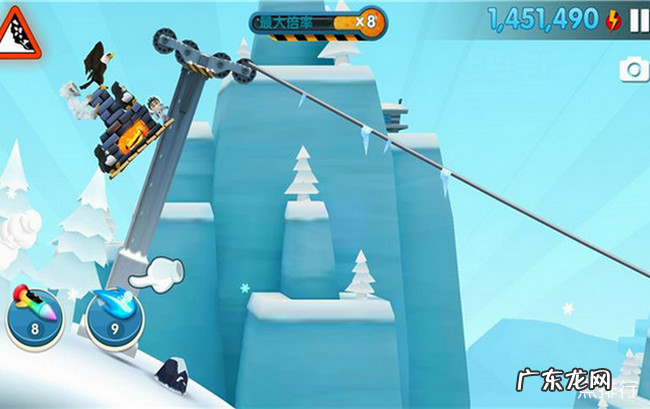Take a screenshot with the camera icon
The image size is (650, 409).
point(635,69)
